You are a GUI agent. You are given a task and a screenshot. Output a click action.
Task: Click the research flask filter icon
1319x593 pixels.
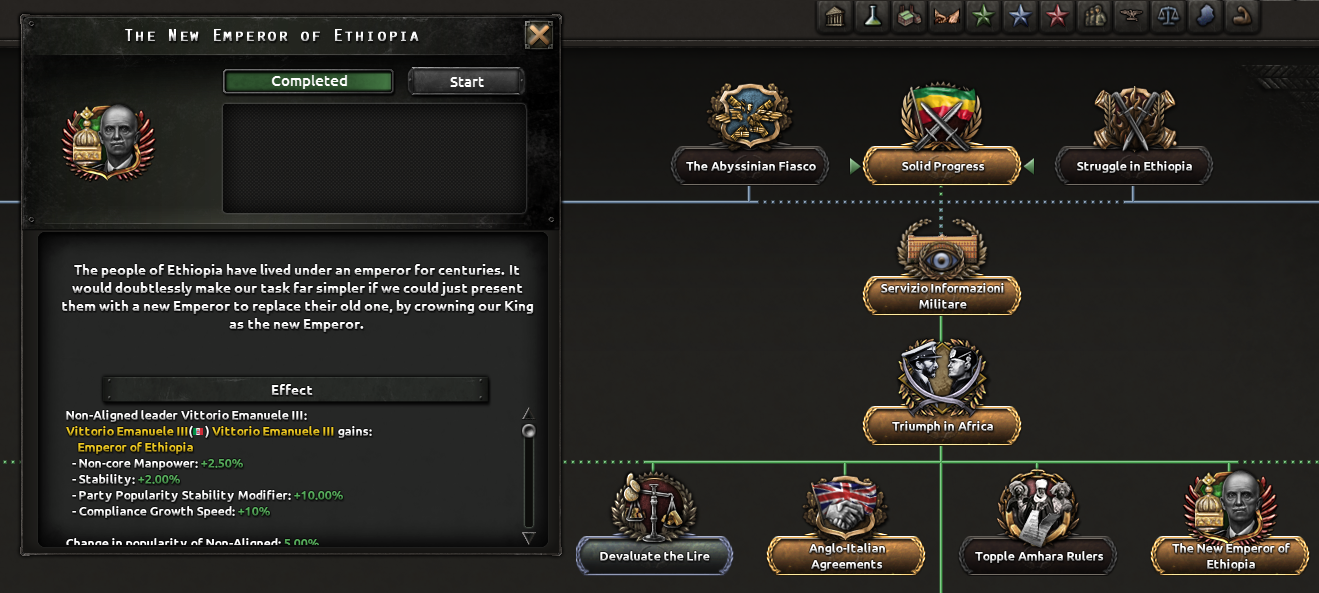pos(872,17)
